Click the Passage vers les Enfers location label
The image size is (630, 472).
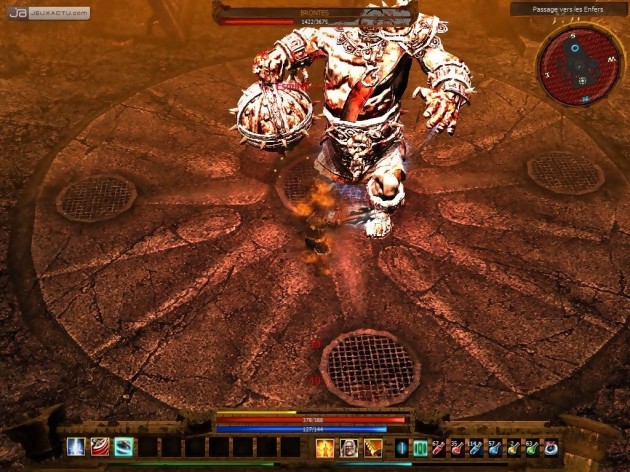click(x=568, y=9)
